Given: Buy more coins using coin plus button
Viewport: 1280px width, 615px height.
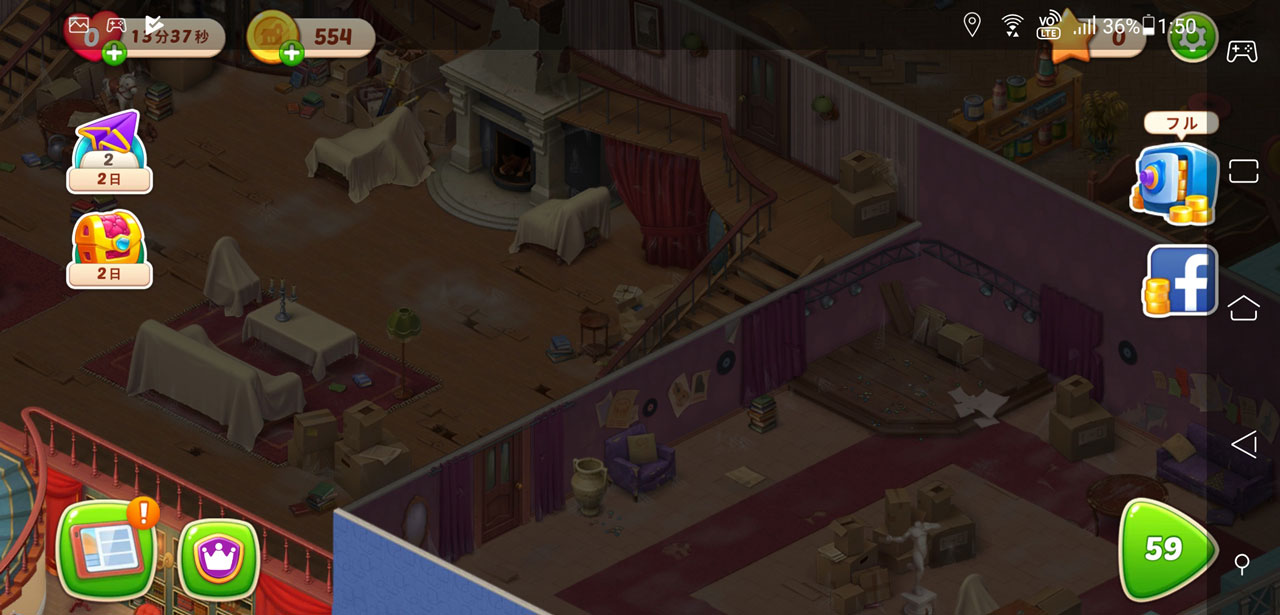Looking at the screenshot, I should coord(292,53).
